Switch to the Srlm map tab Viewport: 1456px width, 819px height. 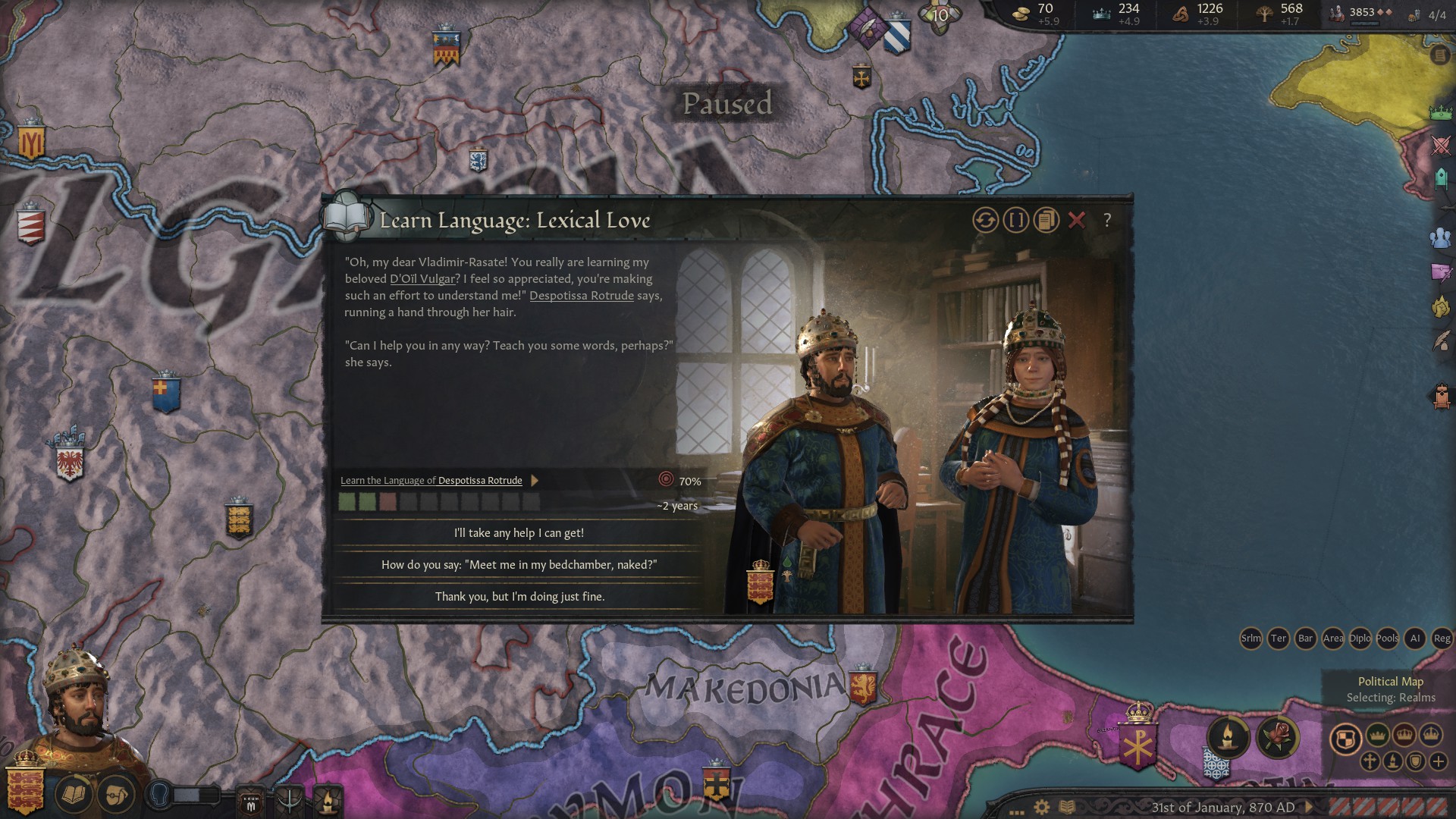(1250, 639)
